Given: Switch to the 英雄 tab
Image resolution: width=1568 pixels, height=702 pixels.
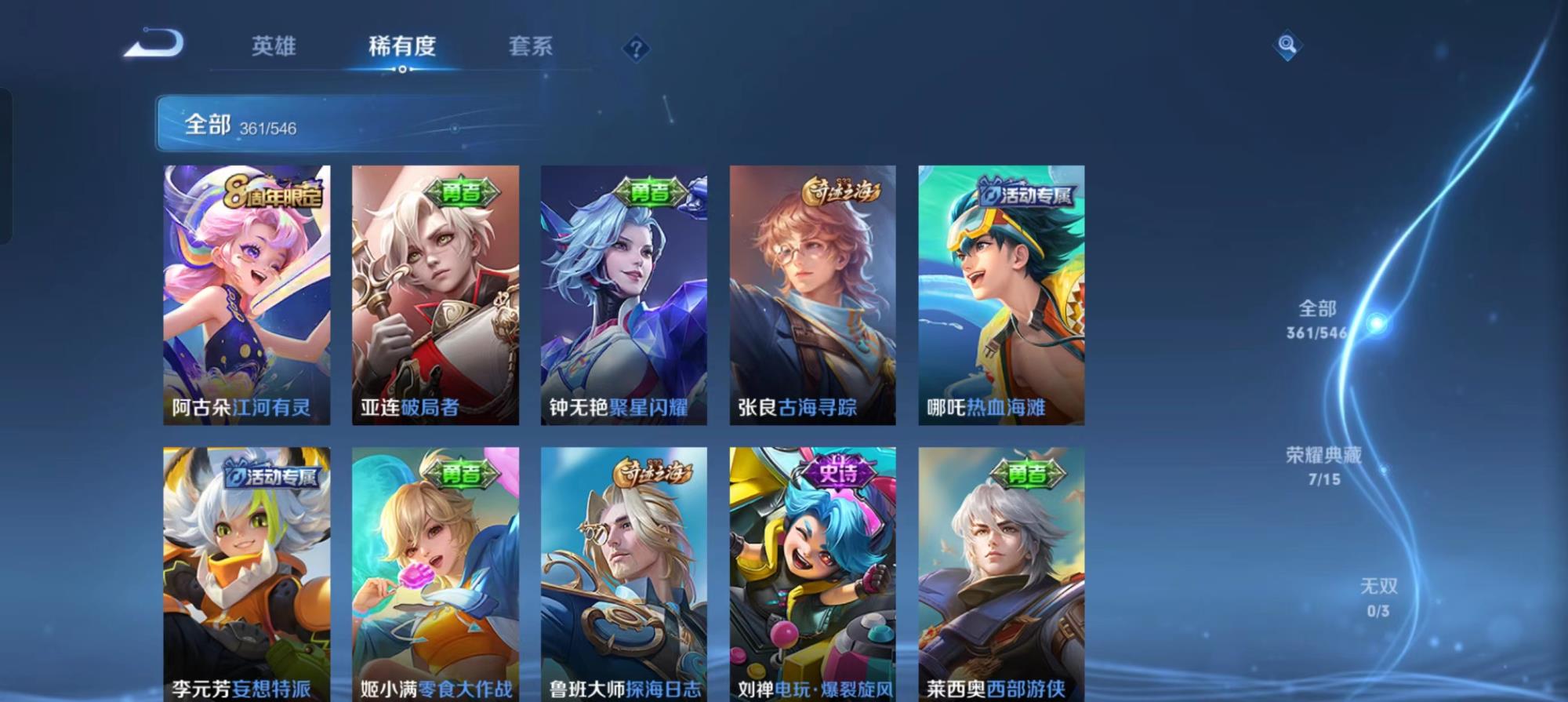Looking at the screenshot, I should [274, 46].
